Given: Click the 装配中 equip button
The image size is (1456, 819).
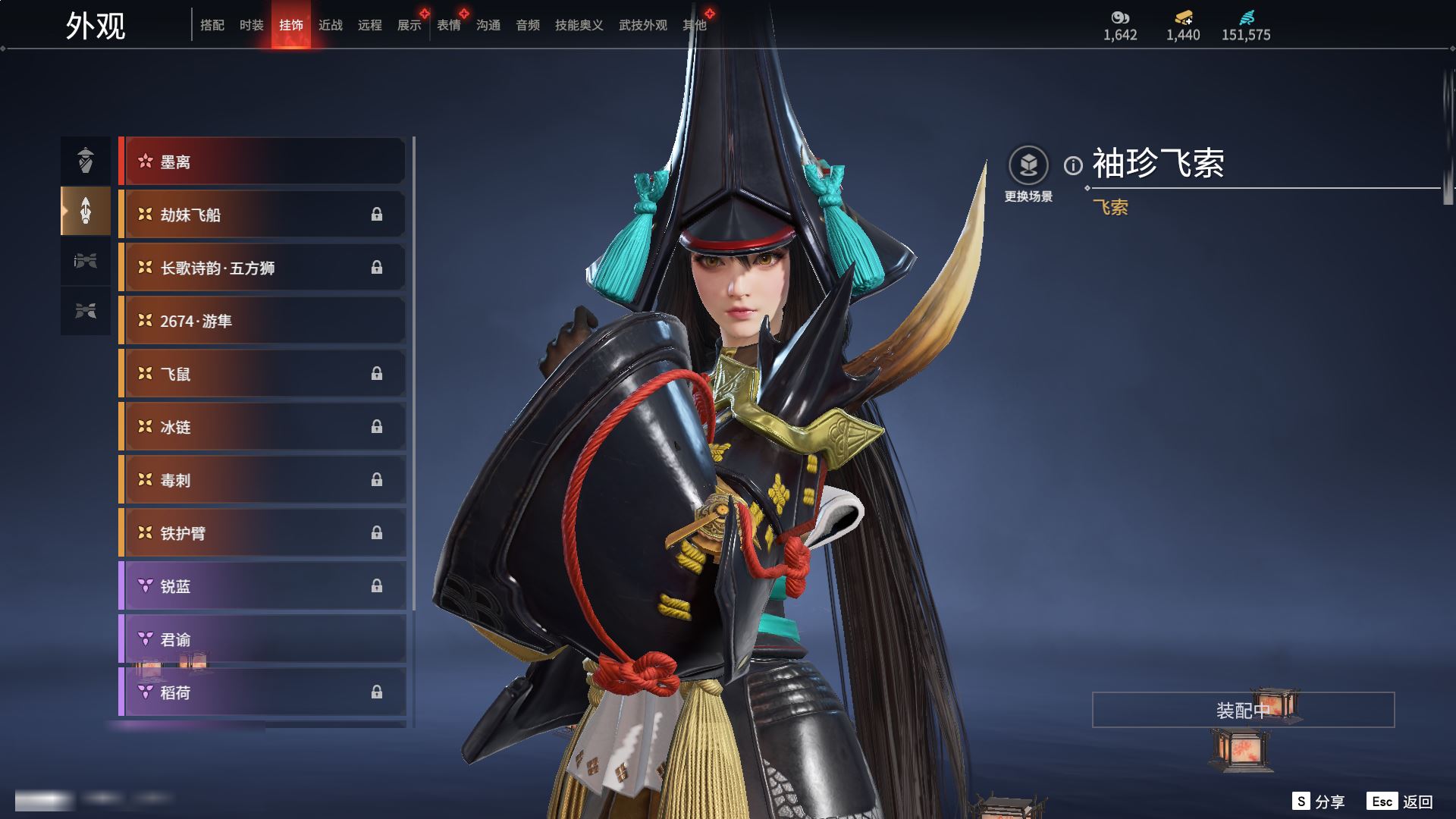Looking at the screenshot, I should point(1243,710).
